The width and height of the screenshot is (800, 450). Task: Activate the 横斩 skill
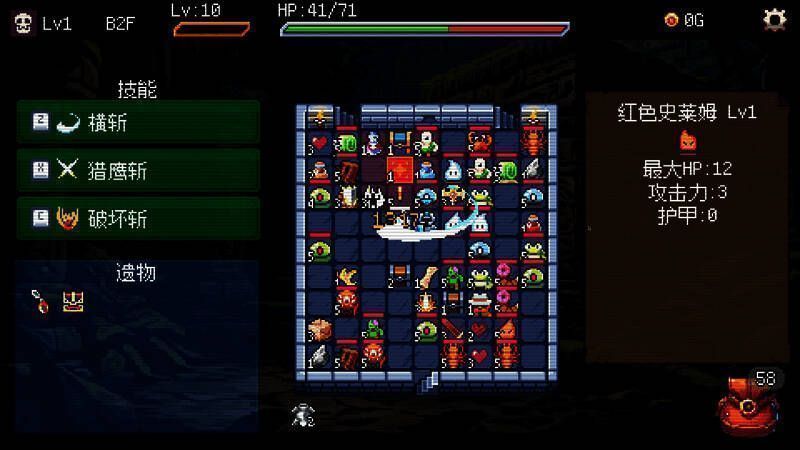click(138, 123)
